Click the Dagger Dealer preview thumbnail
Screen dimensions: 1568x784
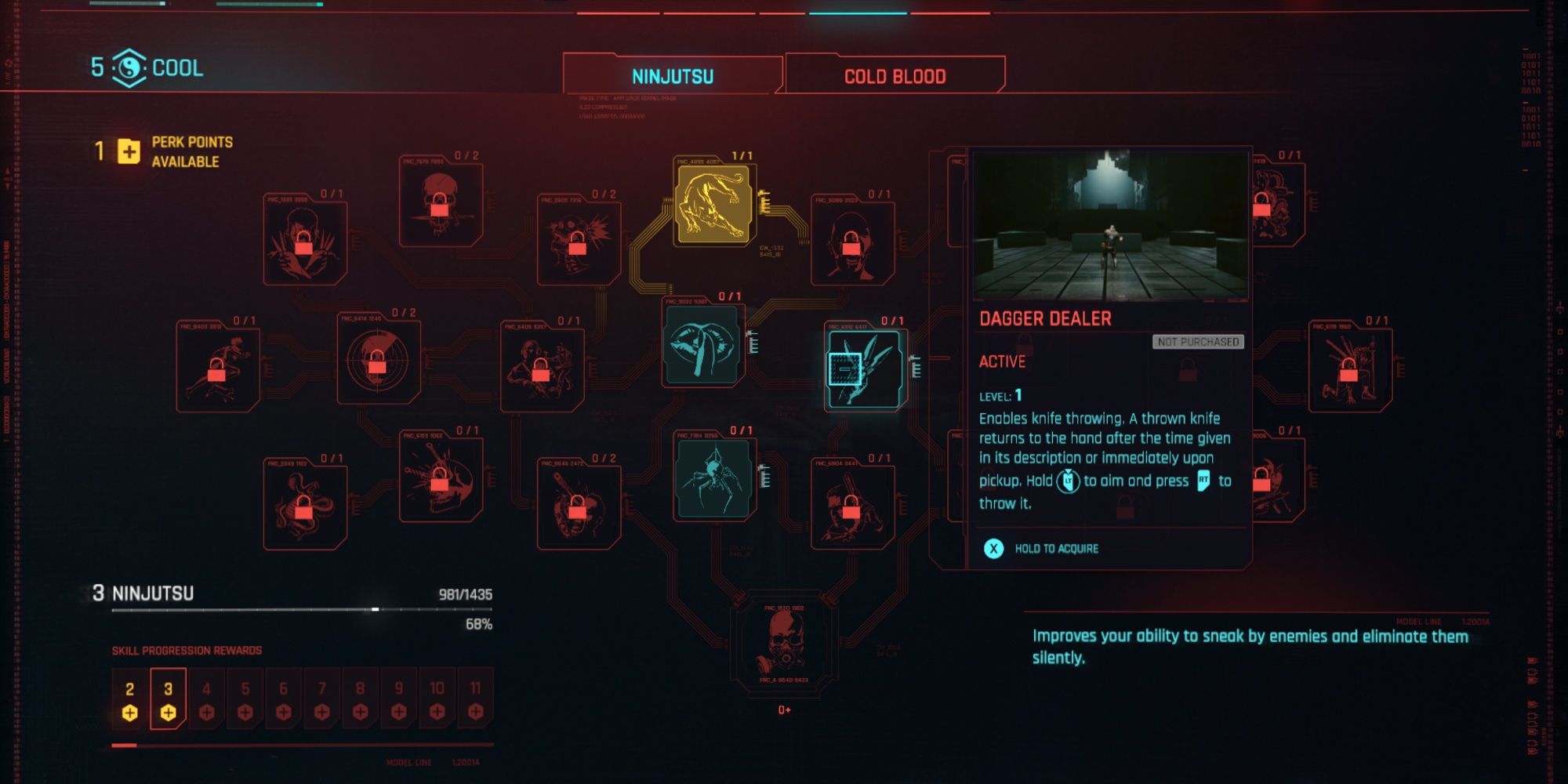[1109, 223]
